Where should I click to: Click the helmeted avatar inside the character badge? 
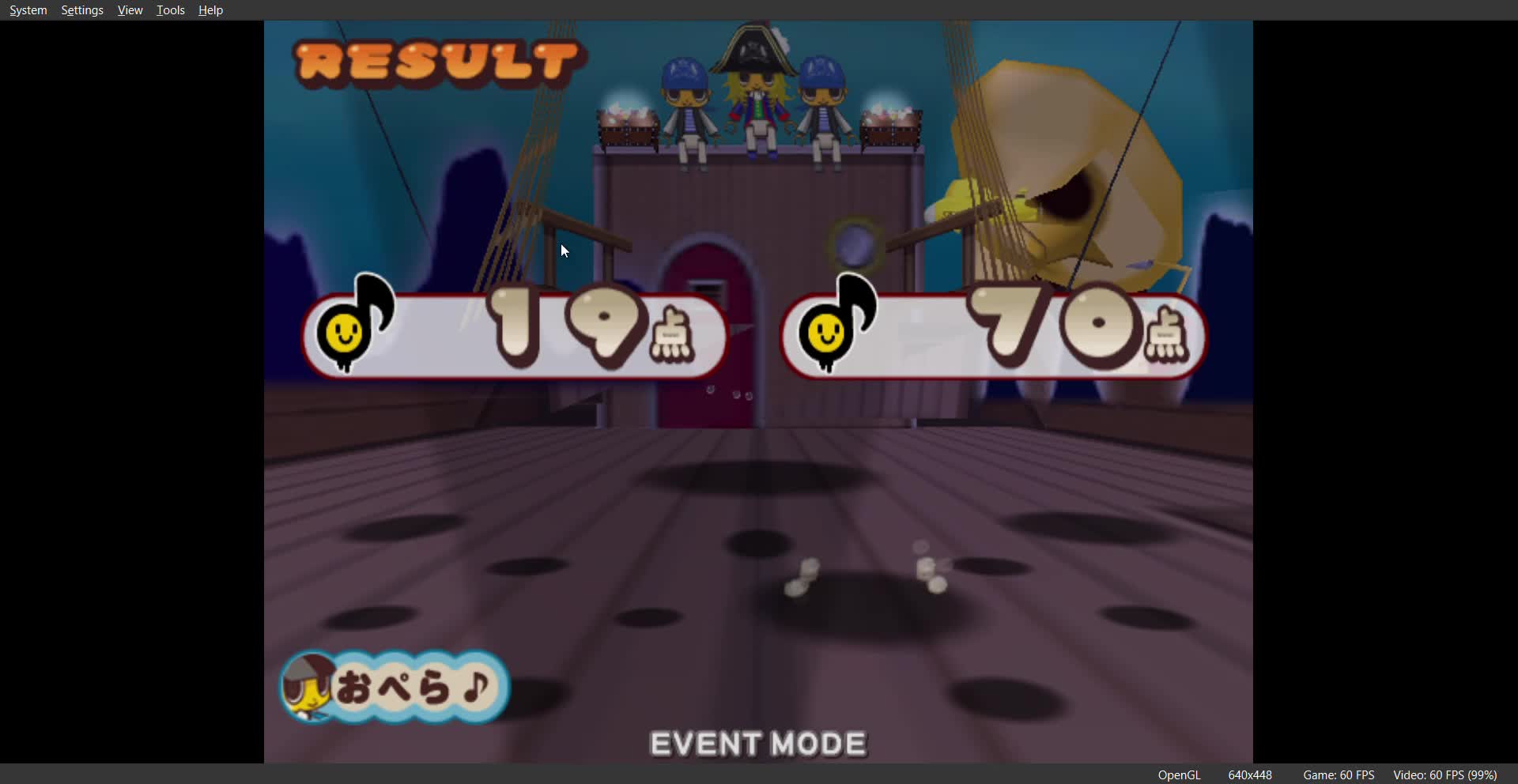pos(310,684)
